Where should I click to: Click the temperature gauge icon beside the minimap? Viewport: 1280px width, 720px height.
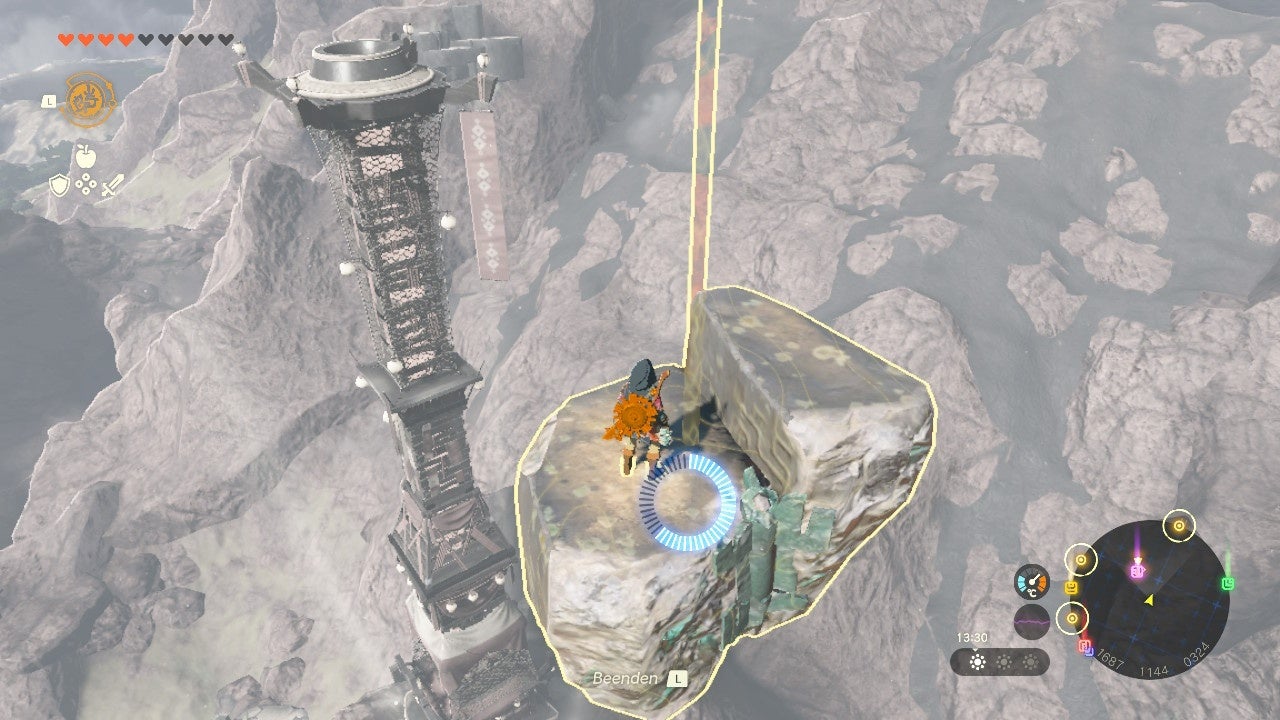pyautogui.click(x=1031, y=580)
